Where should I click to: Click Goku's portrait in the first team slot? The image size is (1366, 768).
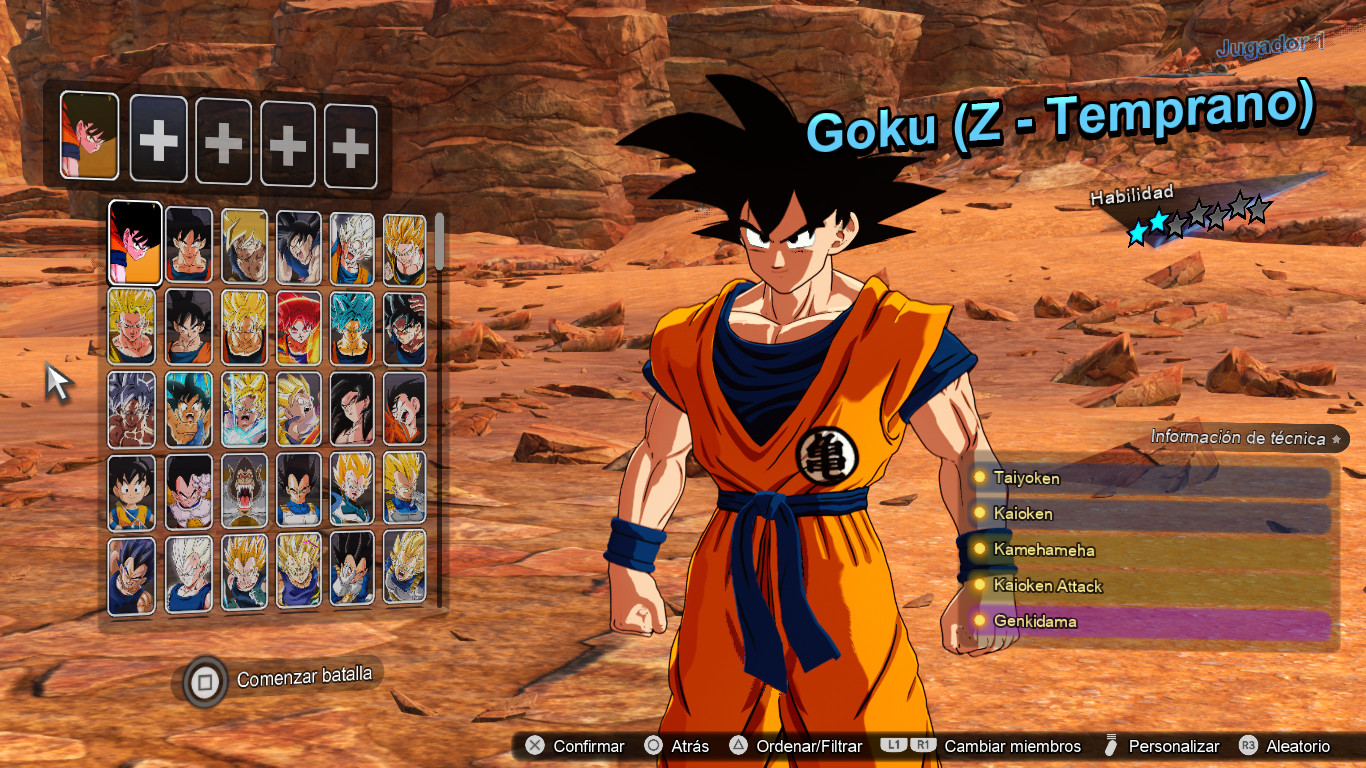(x=88, y=139)
